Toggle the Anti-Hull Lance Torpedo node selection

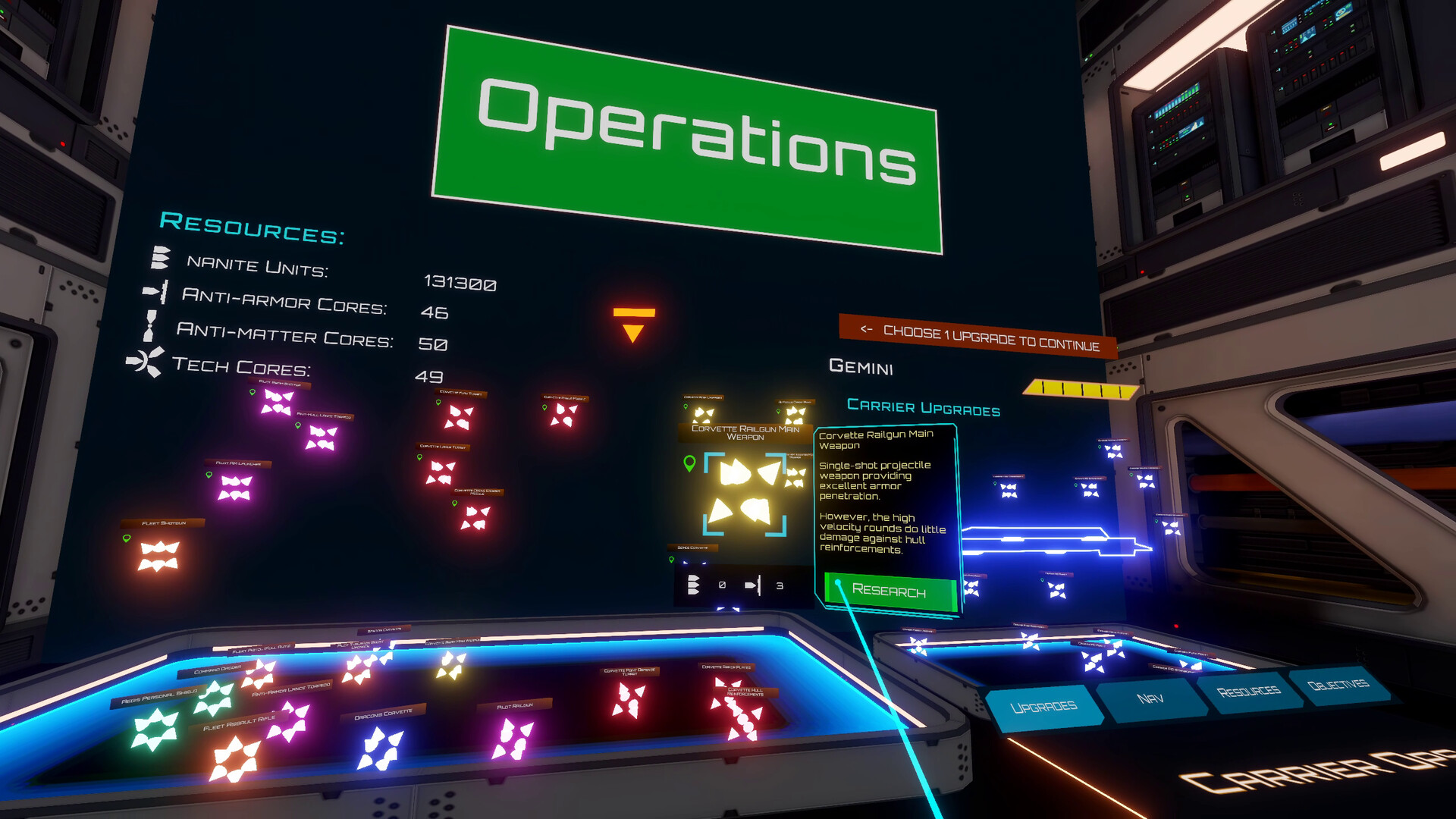322,437
